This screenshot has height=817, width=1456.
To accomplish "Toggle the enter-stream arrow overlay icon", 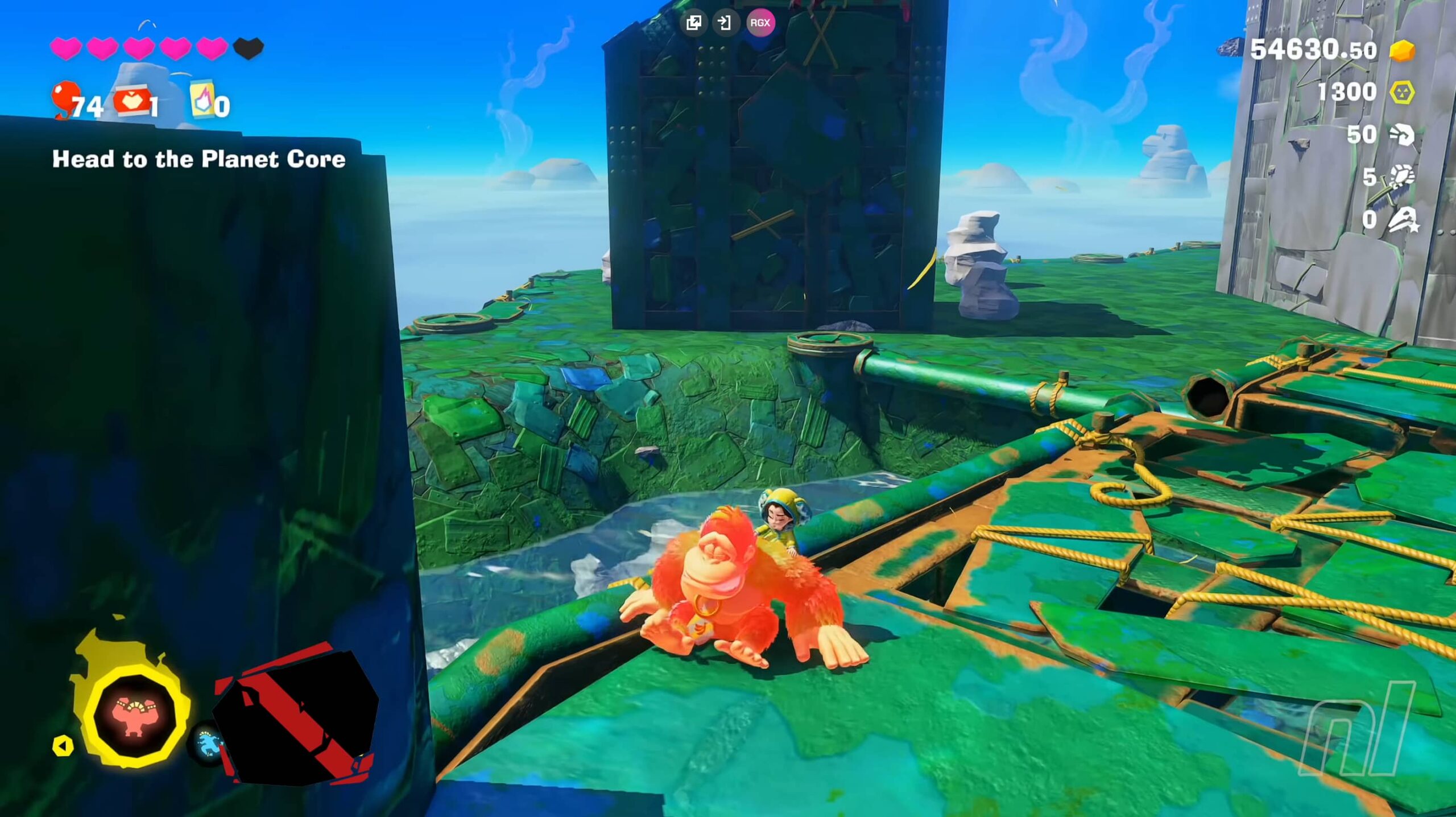I will click(726, 23).
